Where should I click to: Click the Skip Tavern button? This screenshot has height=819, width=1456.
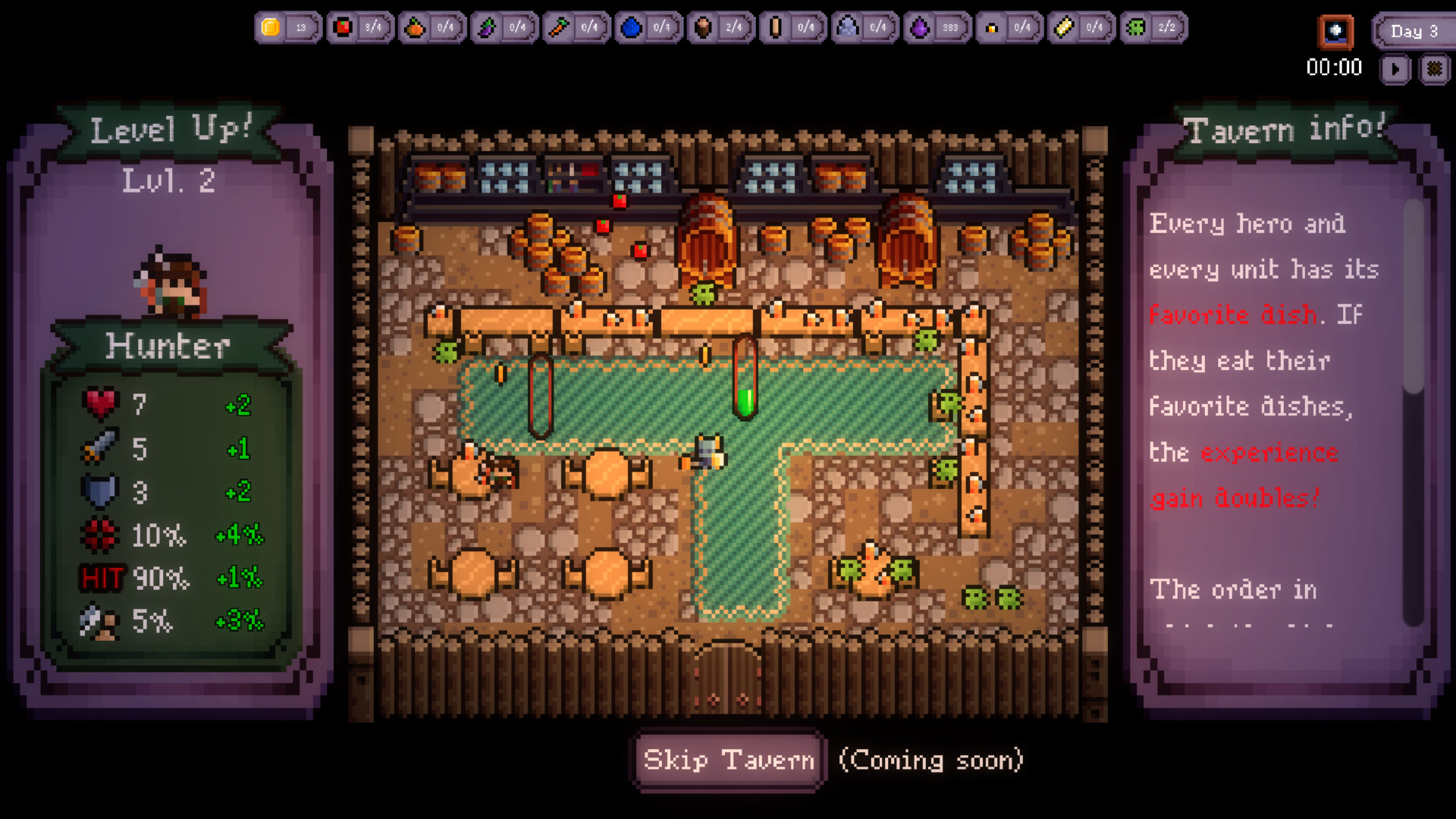coord(727,761)
